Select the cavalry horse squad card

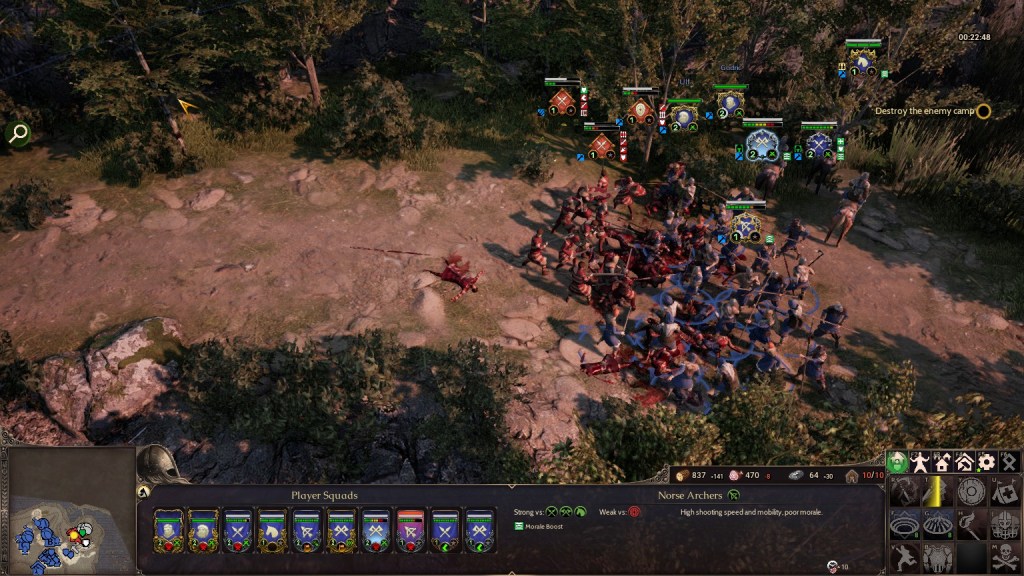[x=272, y=530]
